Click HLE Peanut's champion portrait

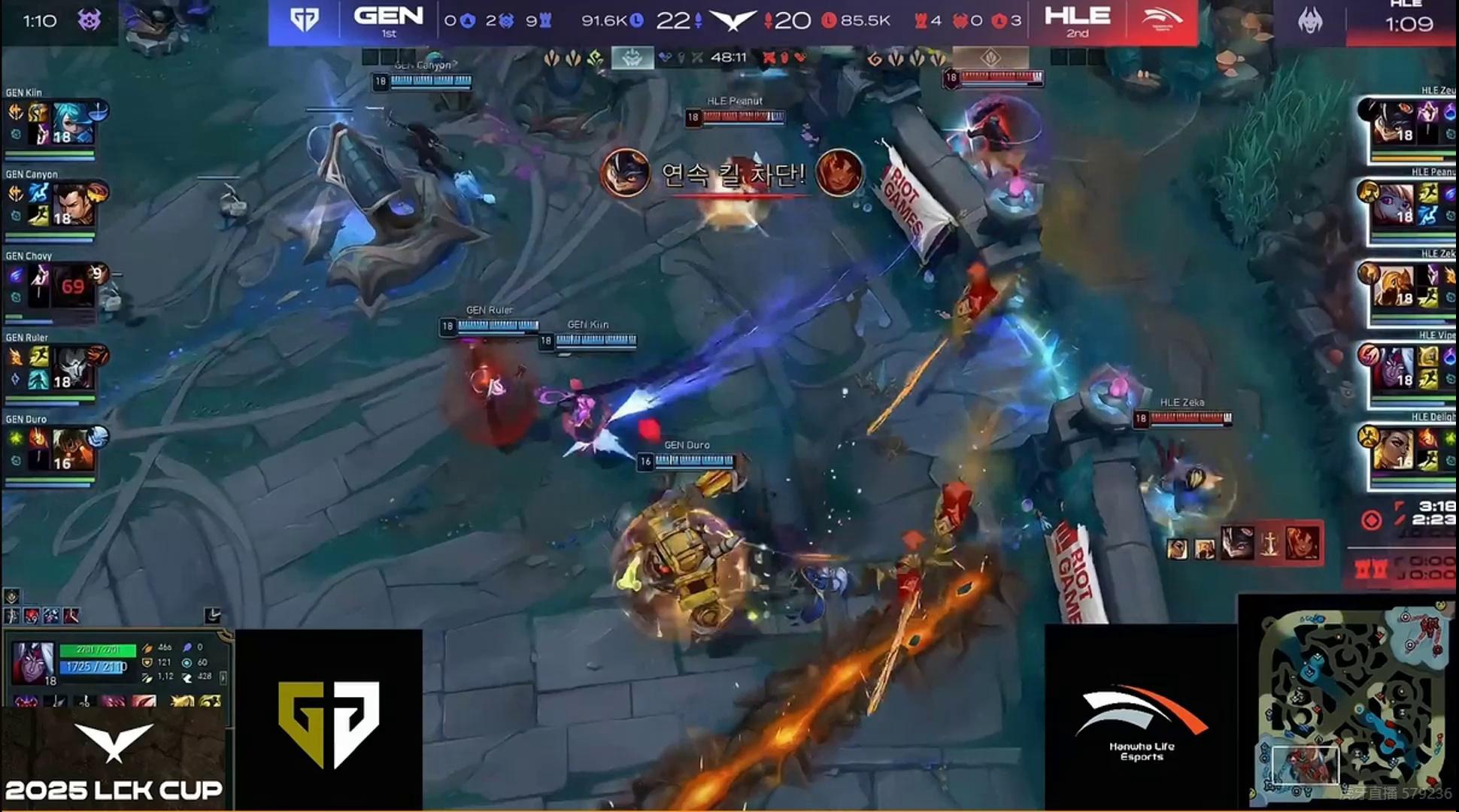point(1393,205)
